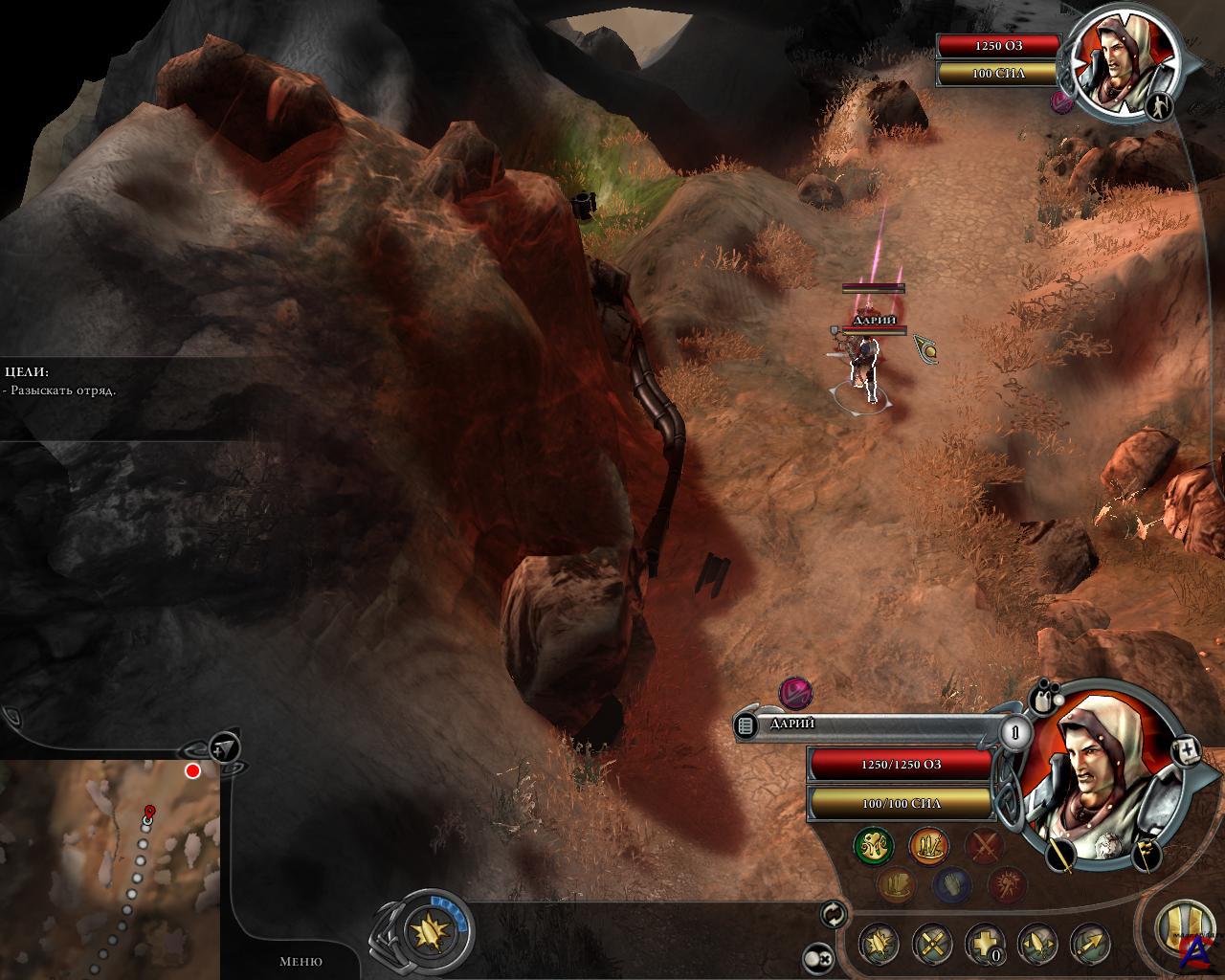Open the list icon beside Дарий's name
This screenshot has width=1225, height=980.
[x=746, y=726]
